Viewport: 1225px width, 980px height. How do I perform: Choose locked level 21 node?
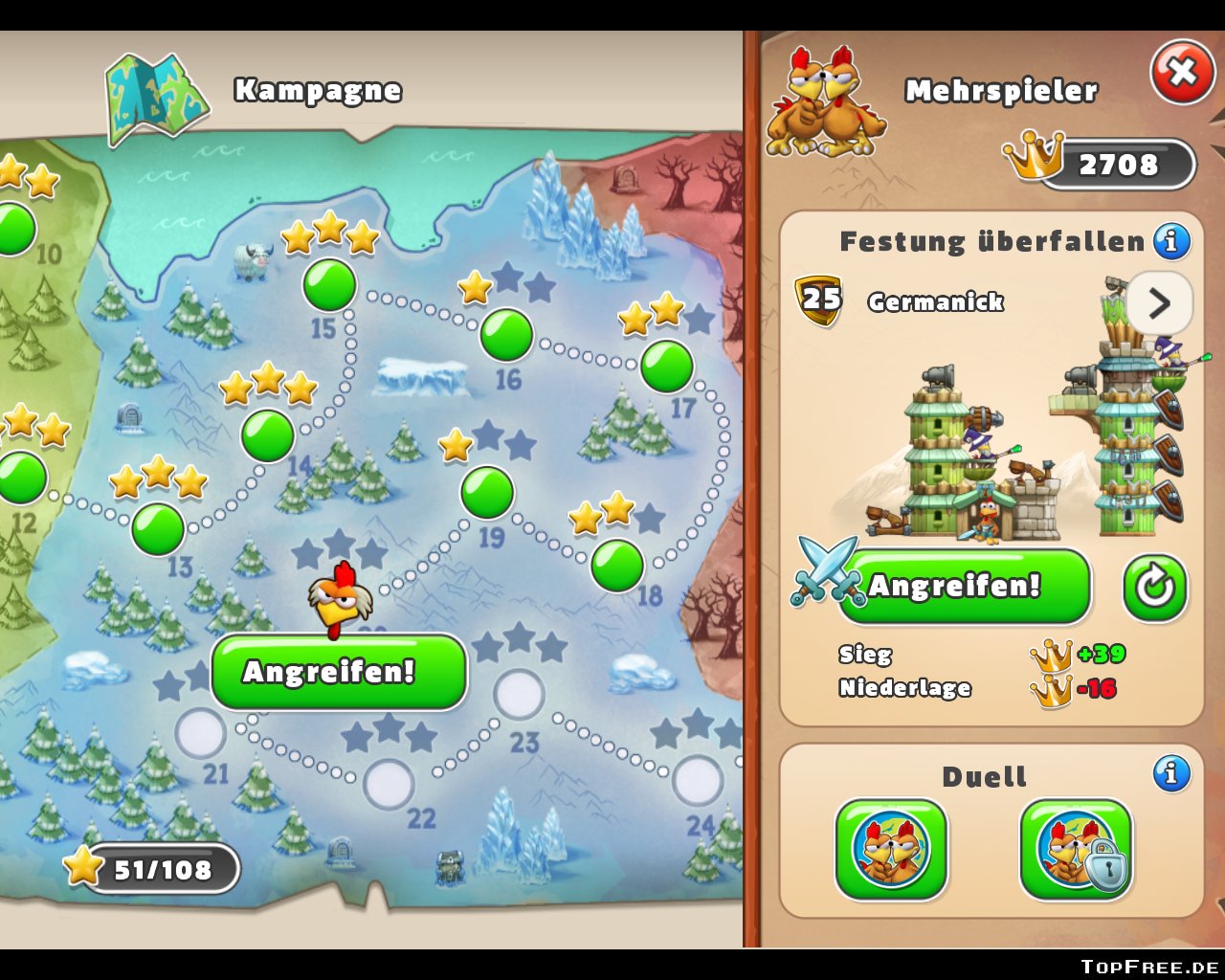coord(201,732)
